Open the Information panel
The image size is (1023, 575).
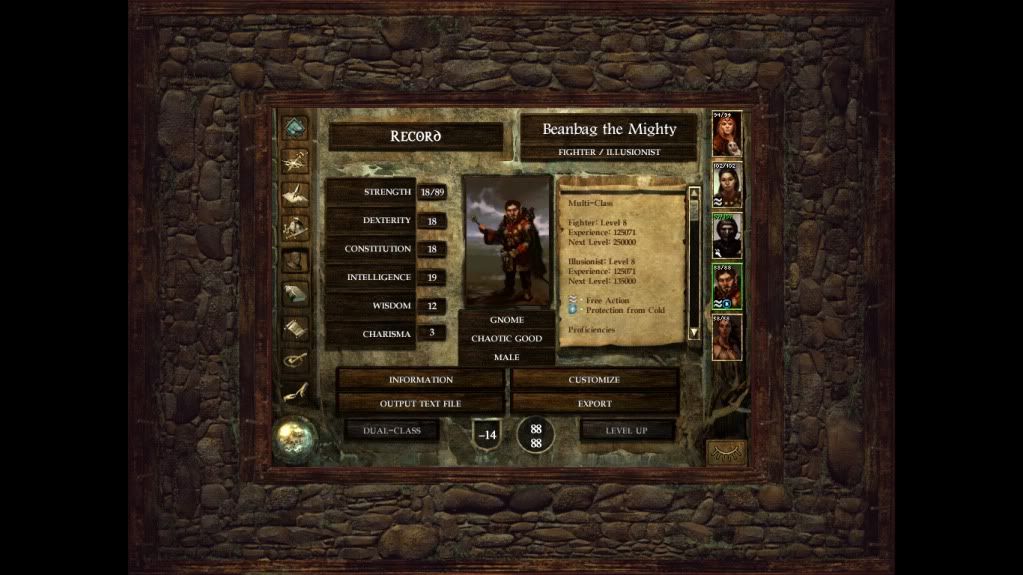click(420, 380)
